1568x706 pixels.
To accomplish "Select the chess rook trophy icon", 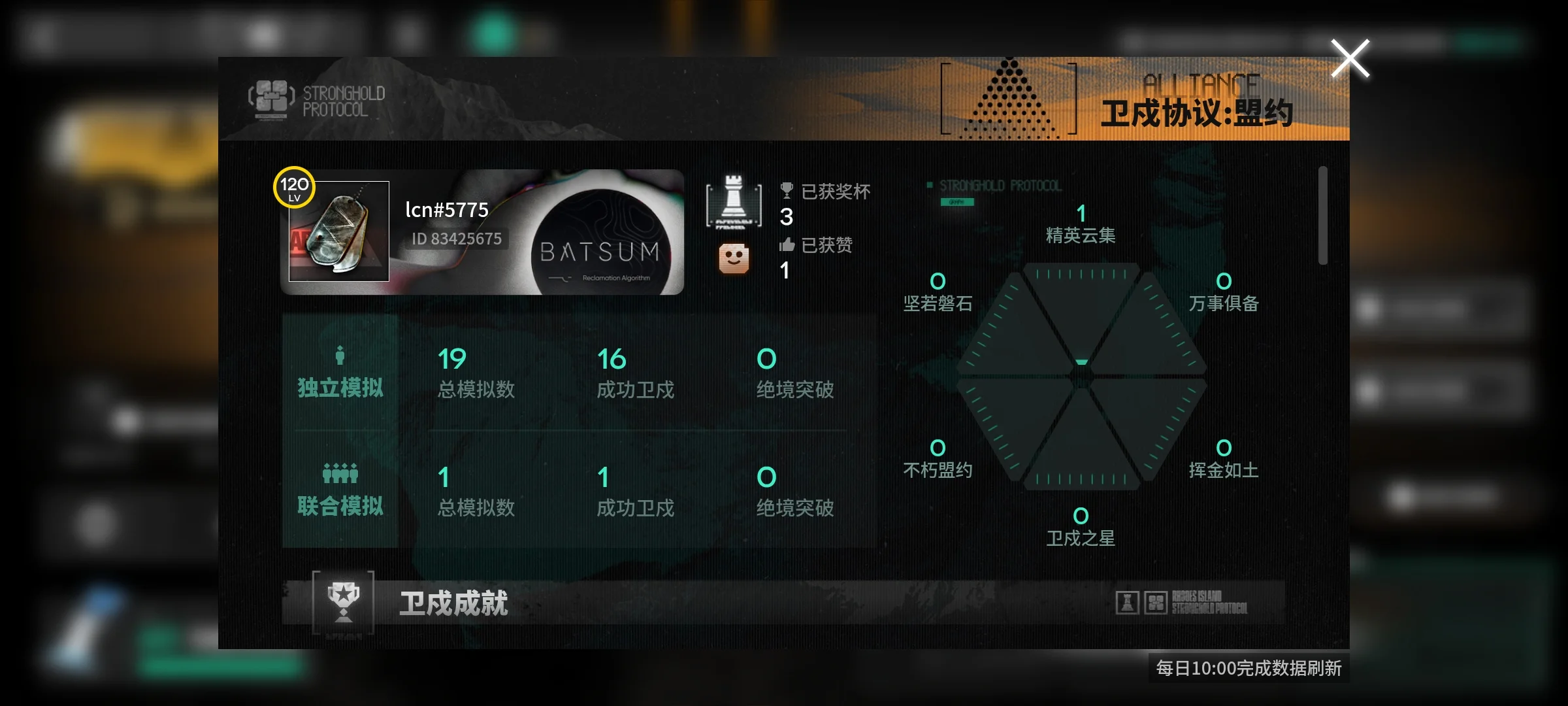I will click(x=734, y=201).
